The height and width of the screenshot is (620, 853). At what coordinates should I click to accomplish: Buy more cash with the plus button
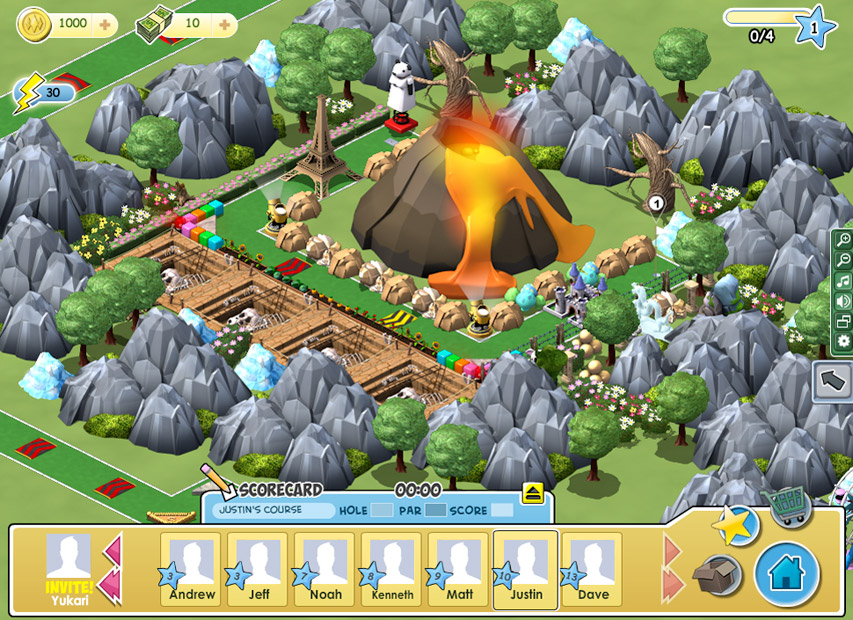224,23
